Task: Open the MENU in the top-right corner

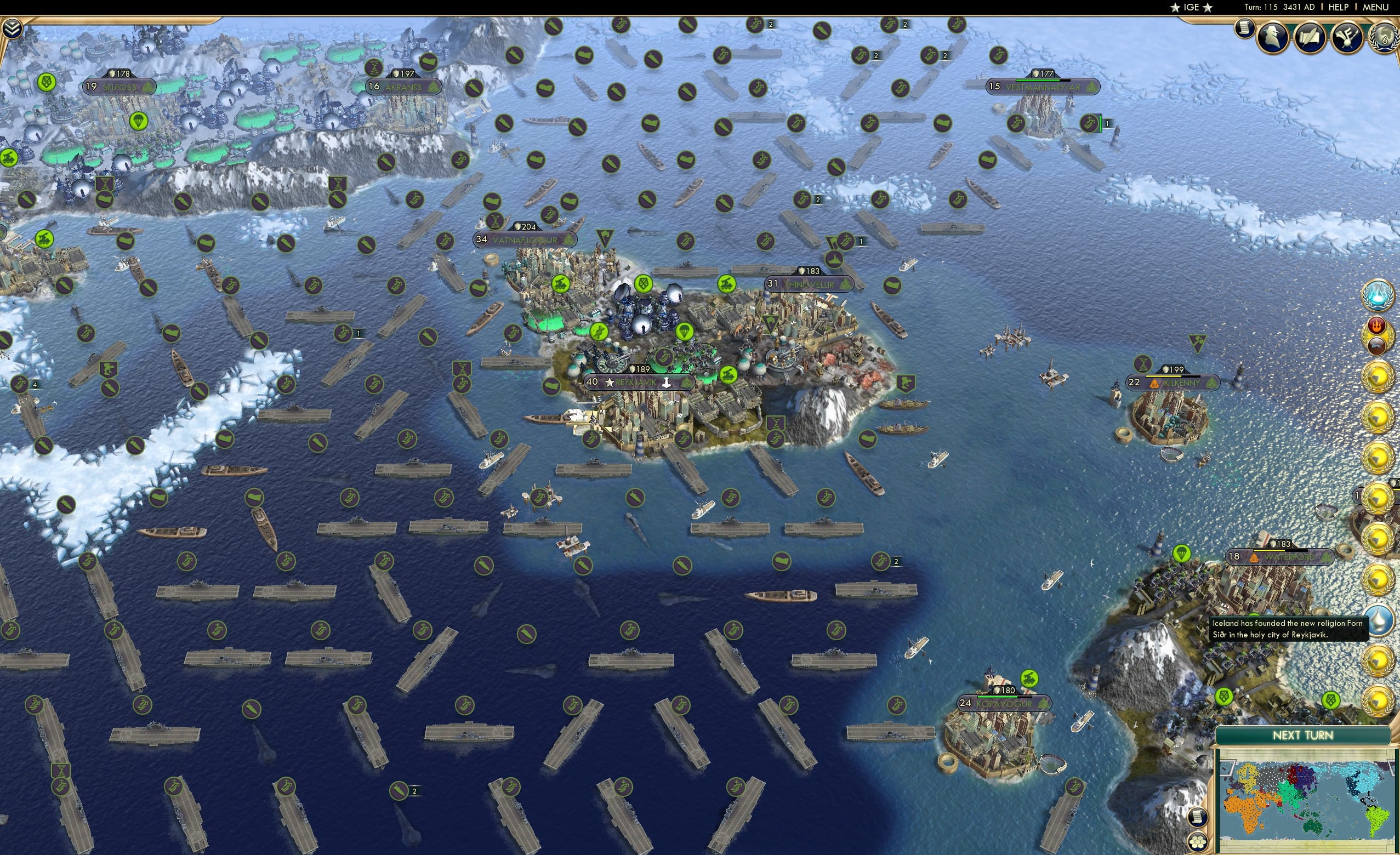Action: [x=1375, y=7]
